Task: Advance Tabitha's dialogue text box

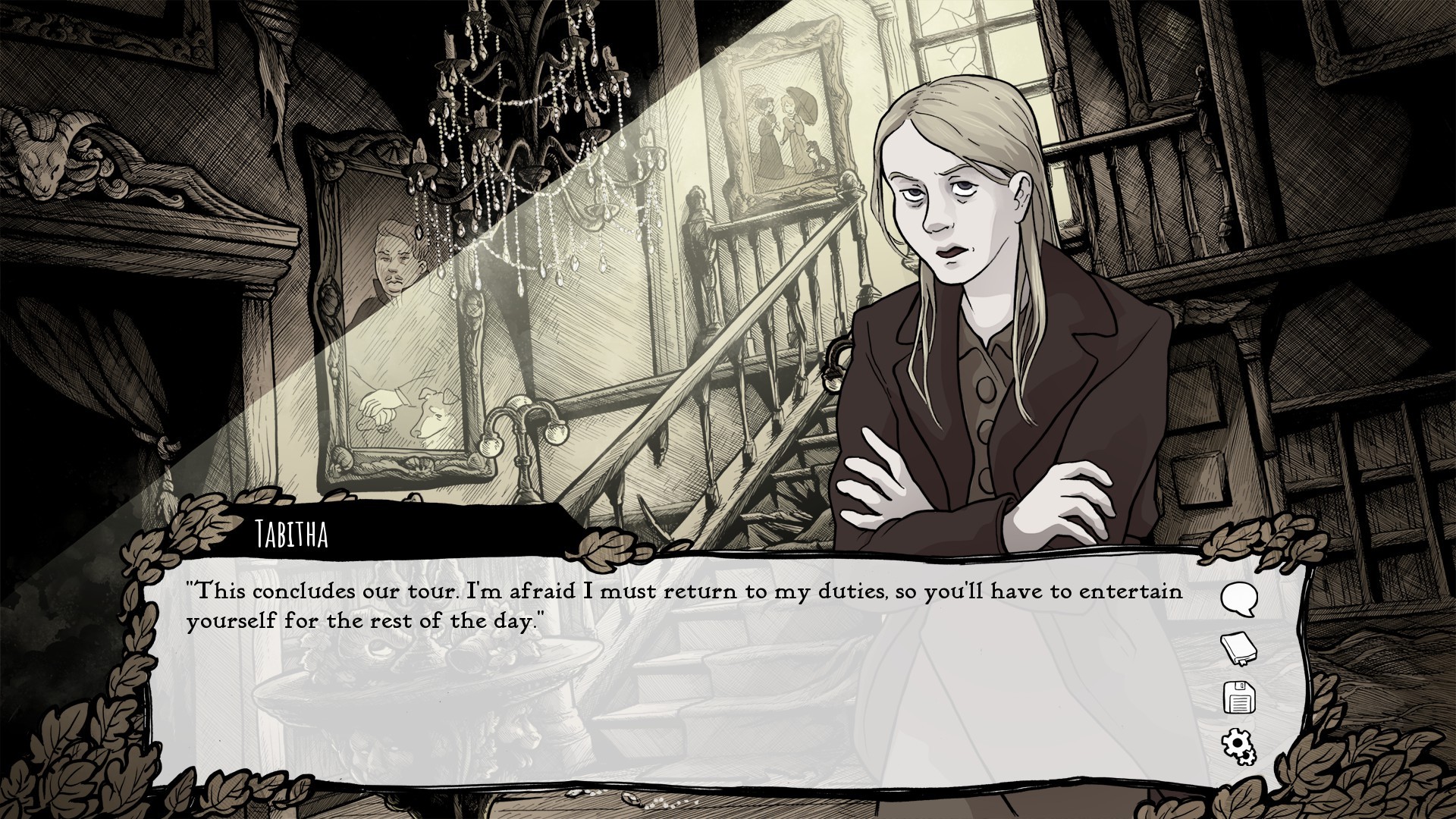Action: pyautogui.click(x=682, y=682)
